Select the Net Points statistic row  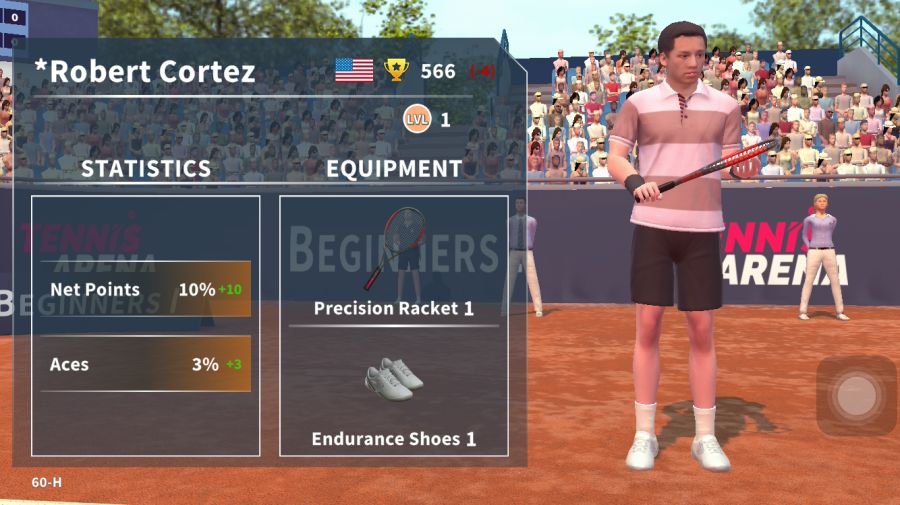tap(146, 290)
